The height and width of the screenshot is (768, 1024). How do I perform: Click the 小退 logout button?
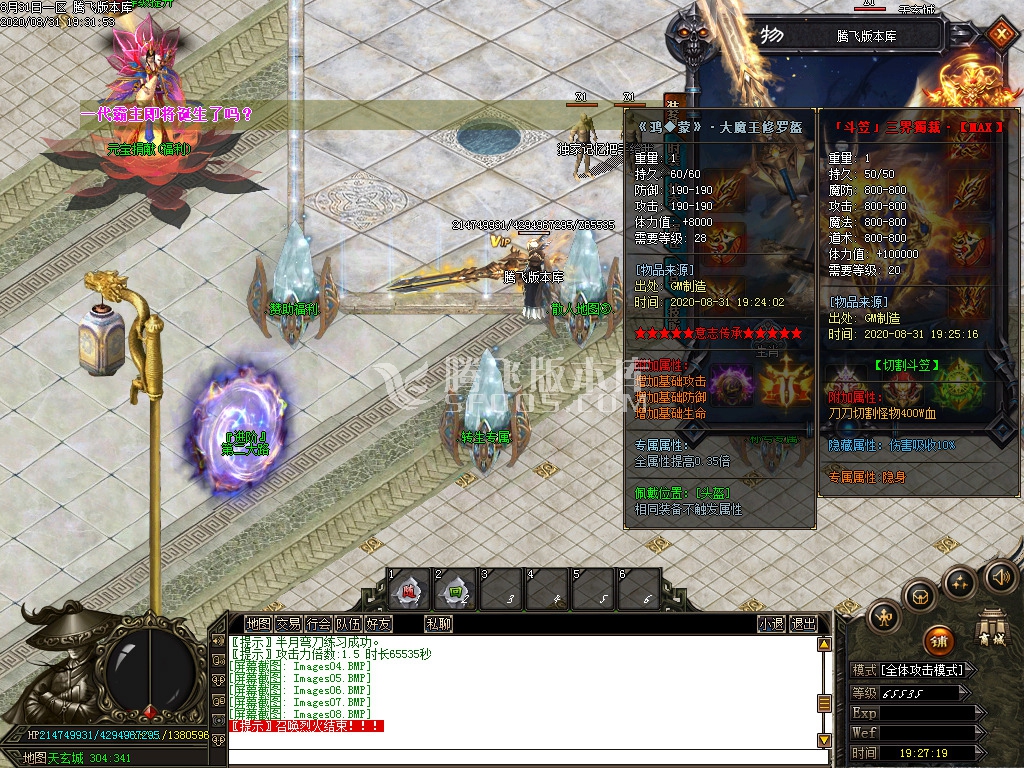[771, 624]
